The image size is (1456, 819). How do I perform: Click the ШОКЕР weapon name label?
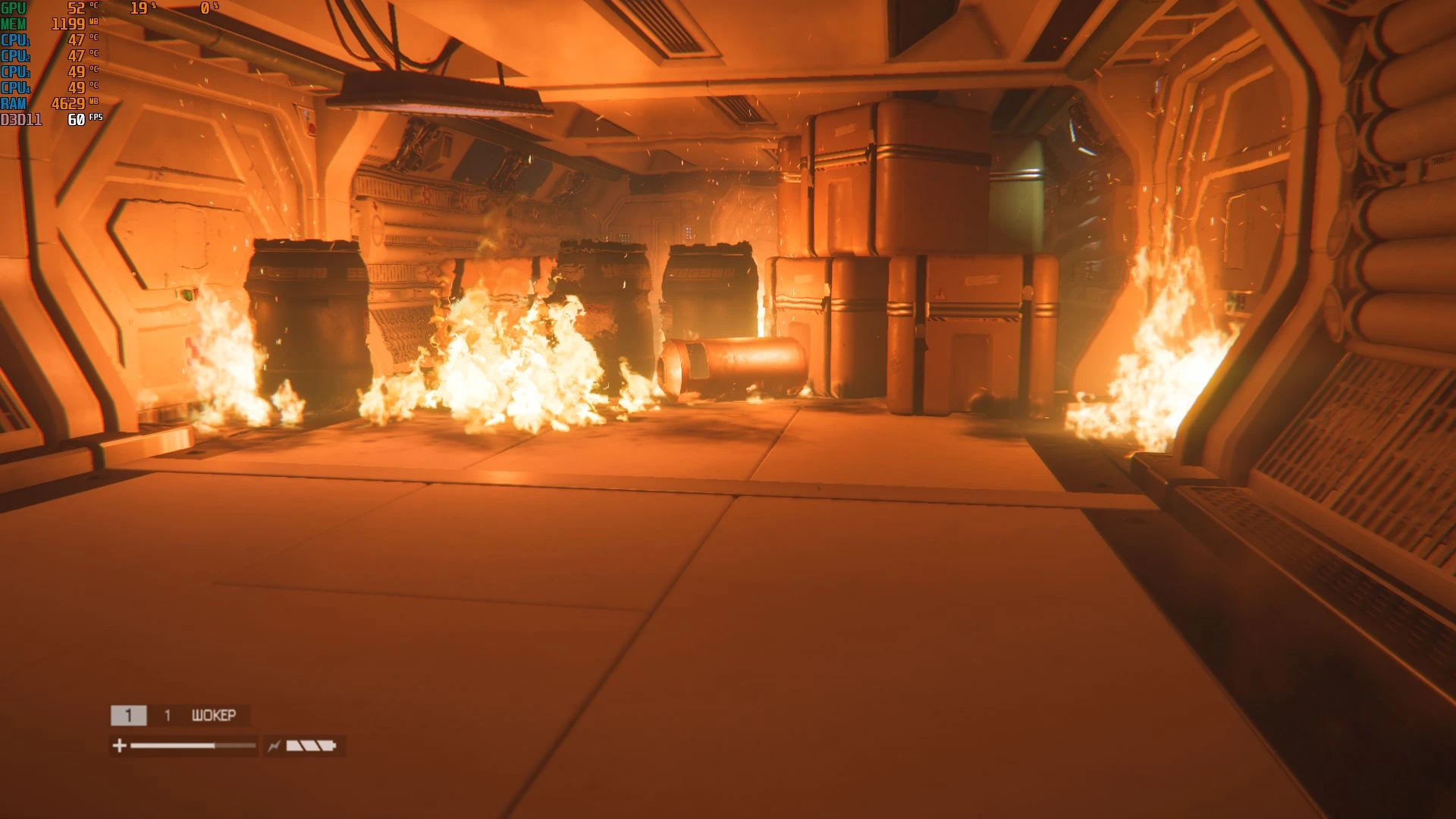[214, 715]
